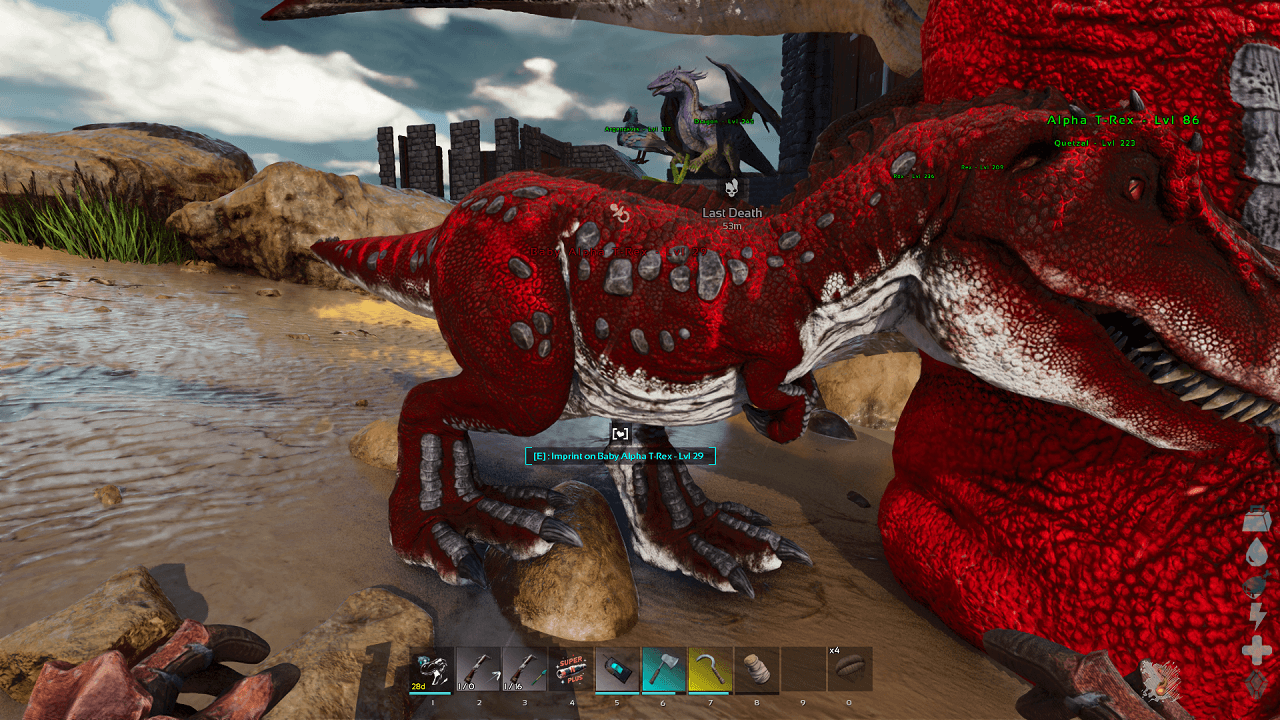Click the Alpha T Rex Lvl 86 nameplate
The width and height of the screenshot is (1280, 720).
pos(1123,120)
